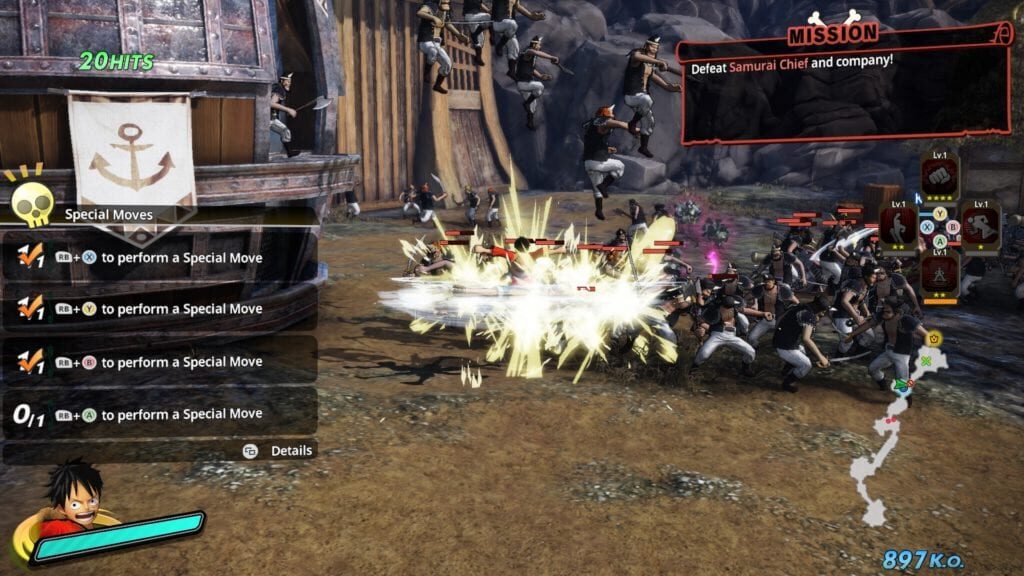Open the Special Moves tutorial Details
1024x576 pixels.
[x=281, y=451]
